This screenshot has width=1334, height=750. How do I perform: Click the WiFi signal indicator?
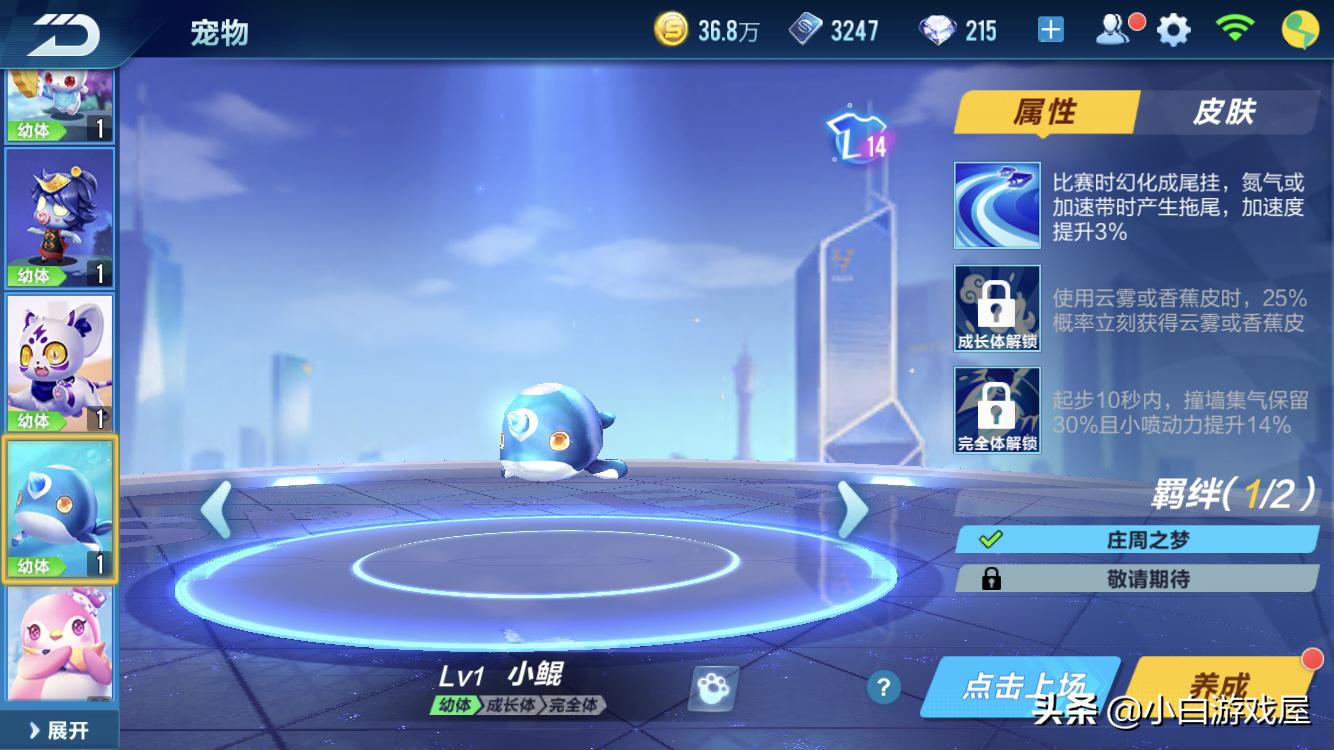(x=1234, y=29)
